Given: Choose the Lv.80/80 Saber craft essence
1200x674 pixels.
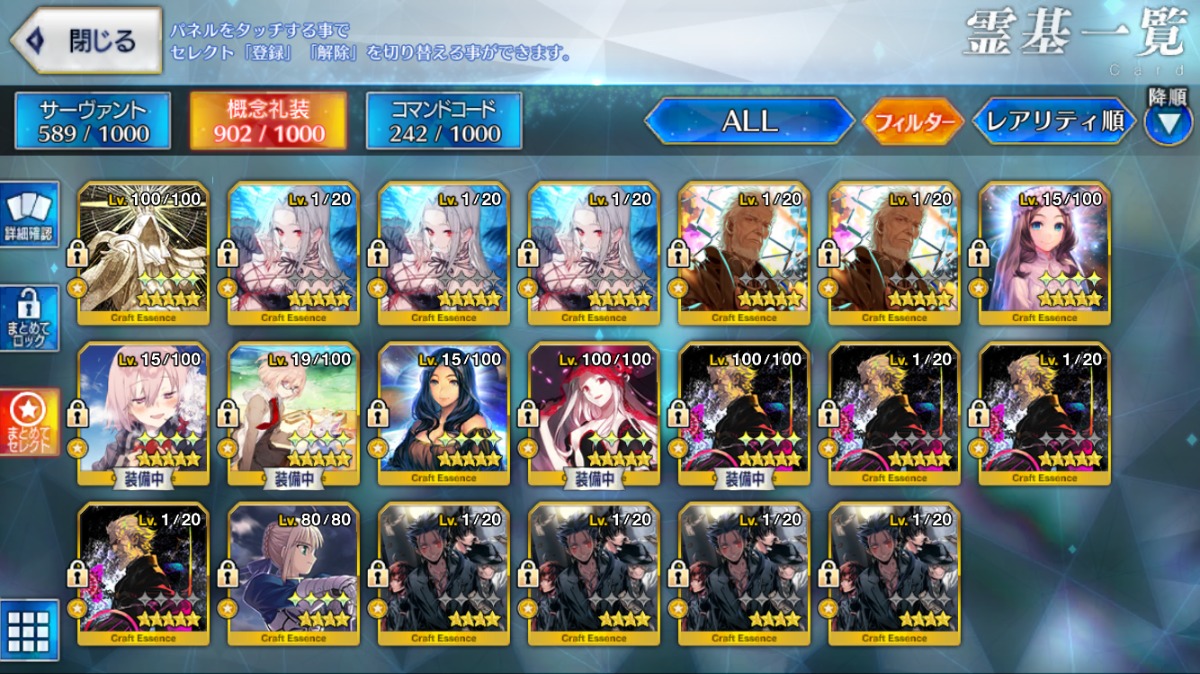Looking at the screenshot, I should 294,572.
